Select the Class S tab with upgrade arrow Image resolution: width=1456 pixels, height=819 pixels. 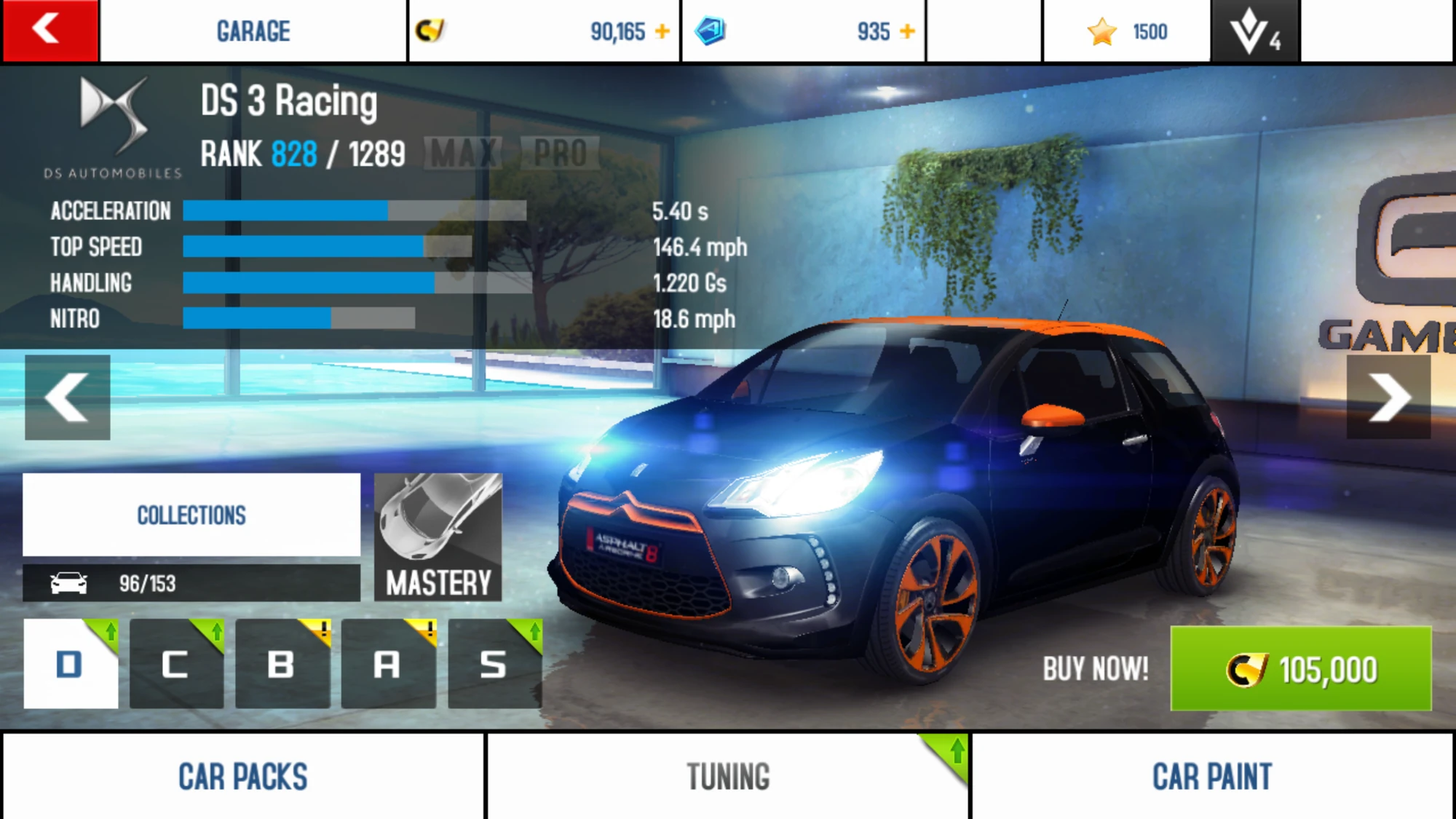[494, 663]
